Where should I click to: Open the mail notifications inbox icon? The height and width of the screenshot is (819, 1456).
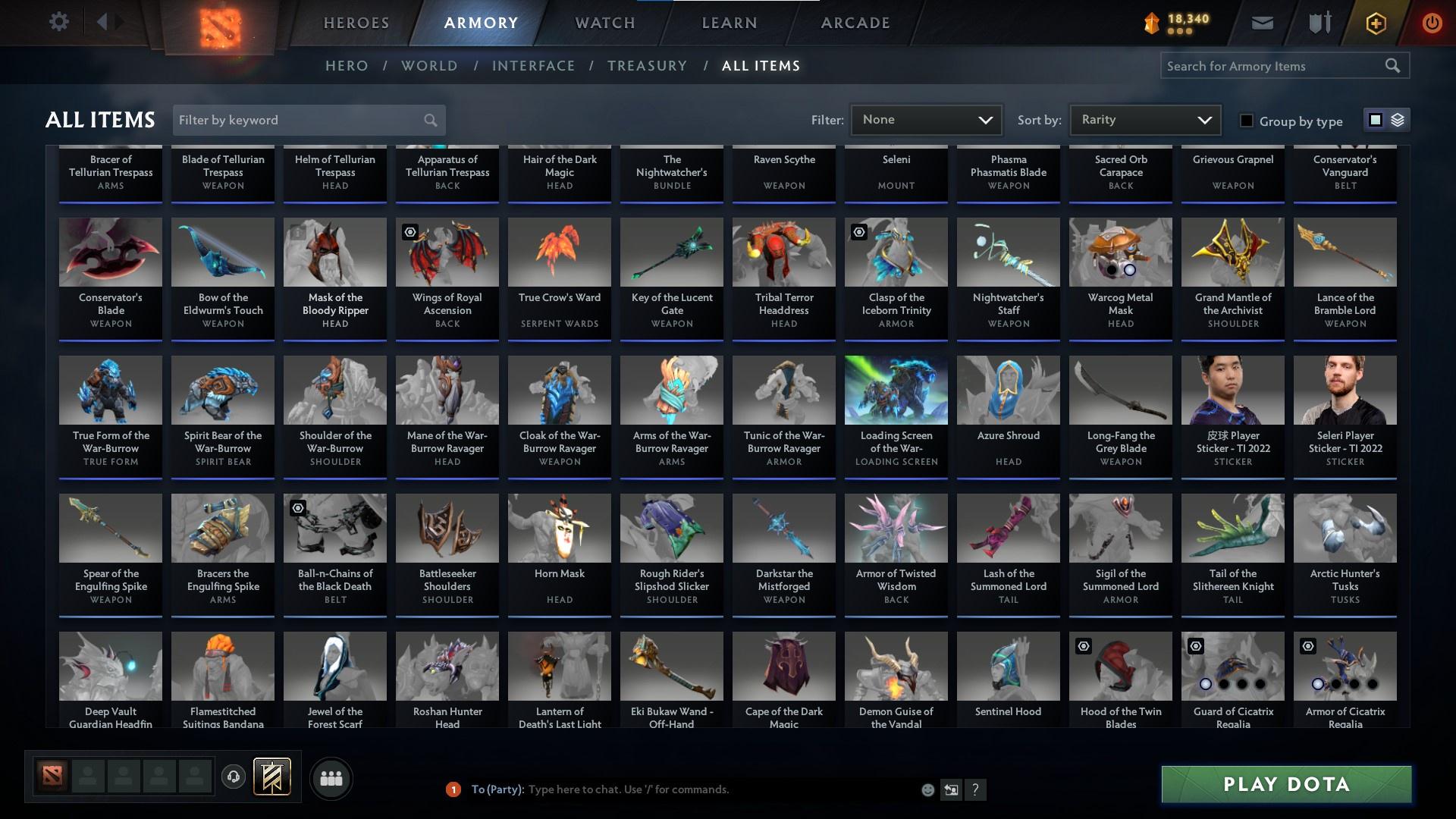(1263, 22)
